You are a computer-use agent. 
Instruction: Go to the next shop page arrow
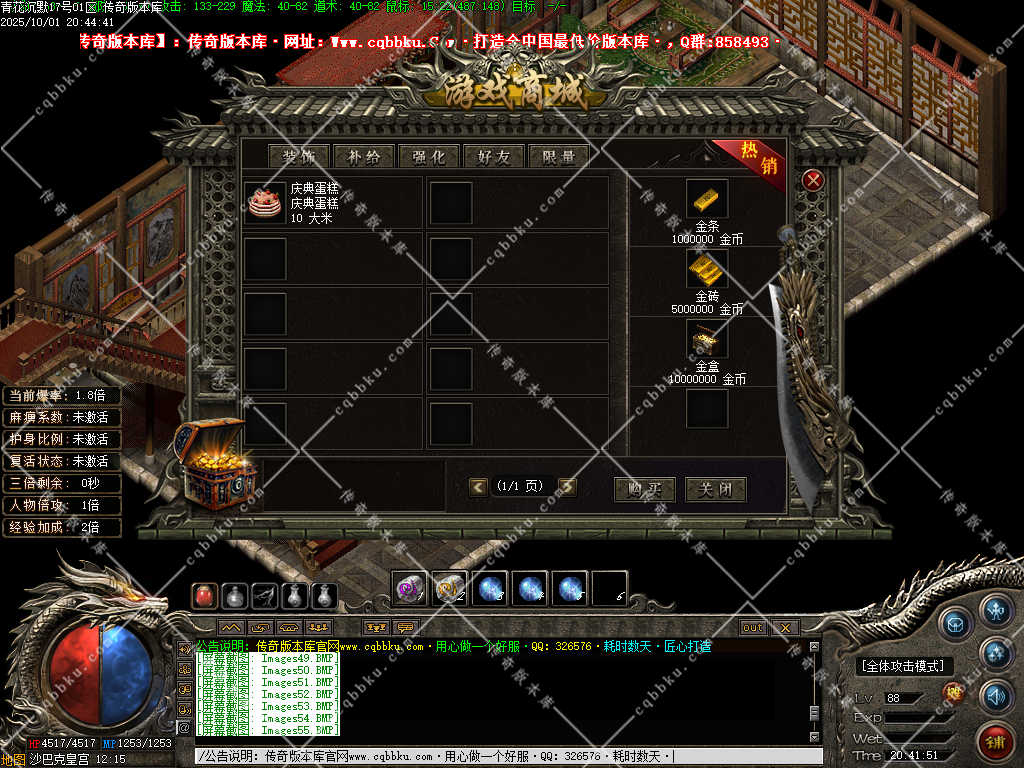click(x=567, y=487)
